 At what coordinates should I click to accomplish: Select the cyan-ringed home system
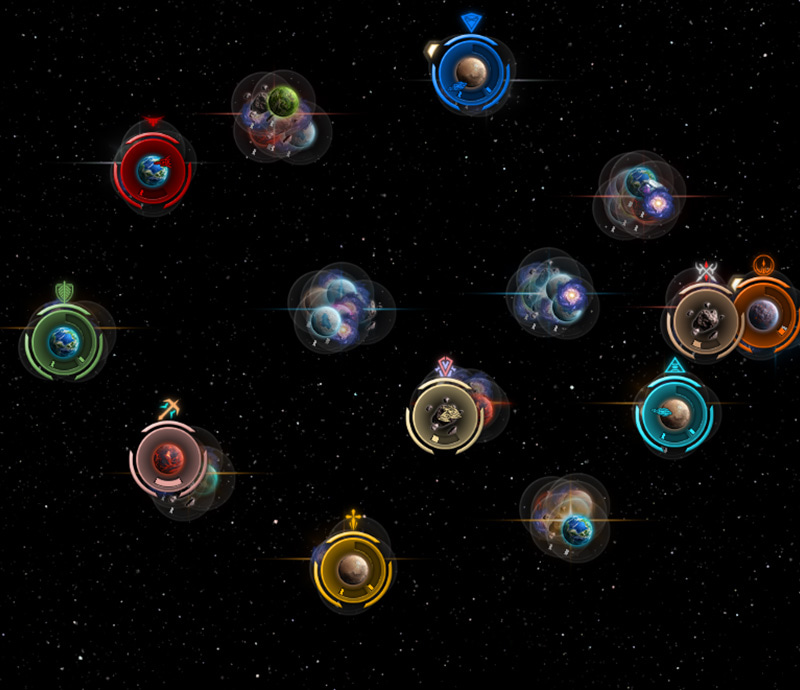click(673, 410)
